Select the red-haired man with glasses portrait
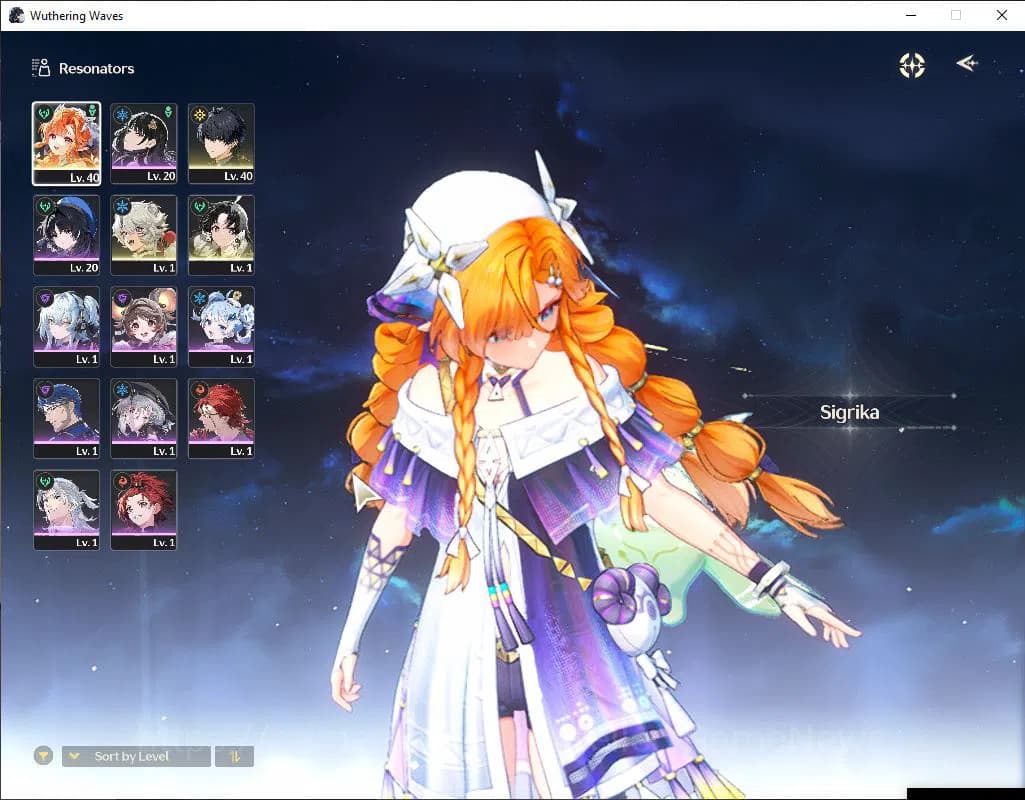The width and height of the screenshot is (1025, 800). [221, 418]
